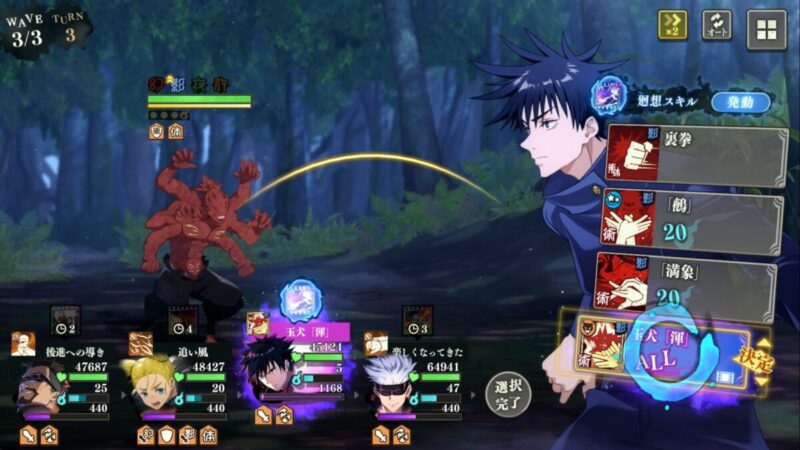Screen dimensions: 800x450
Task: Finish selection with the 選択完了 button
Action: 508,393
